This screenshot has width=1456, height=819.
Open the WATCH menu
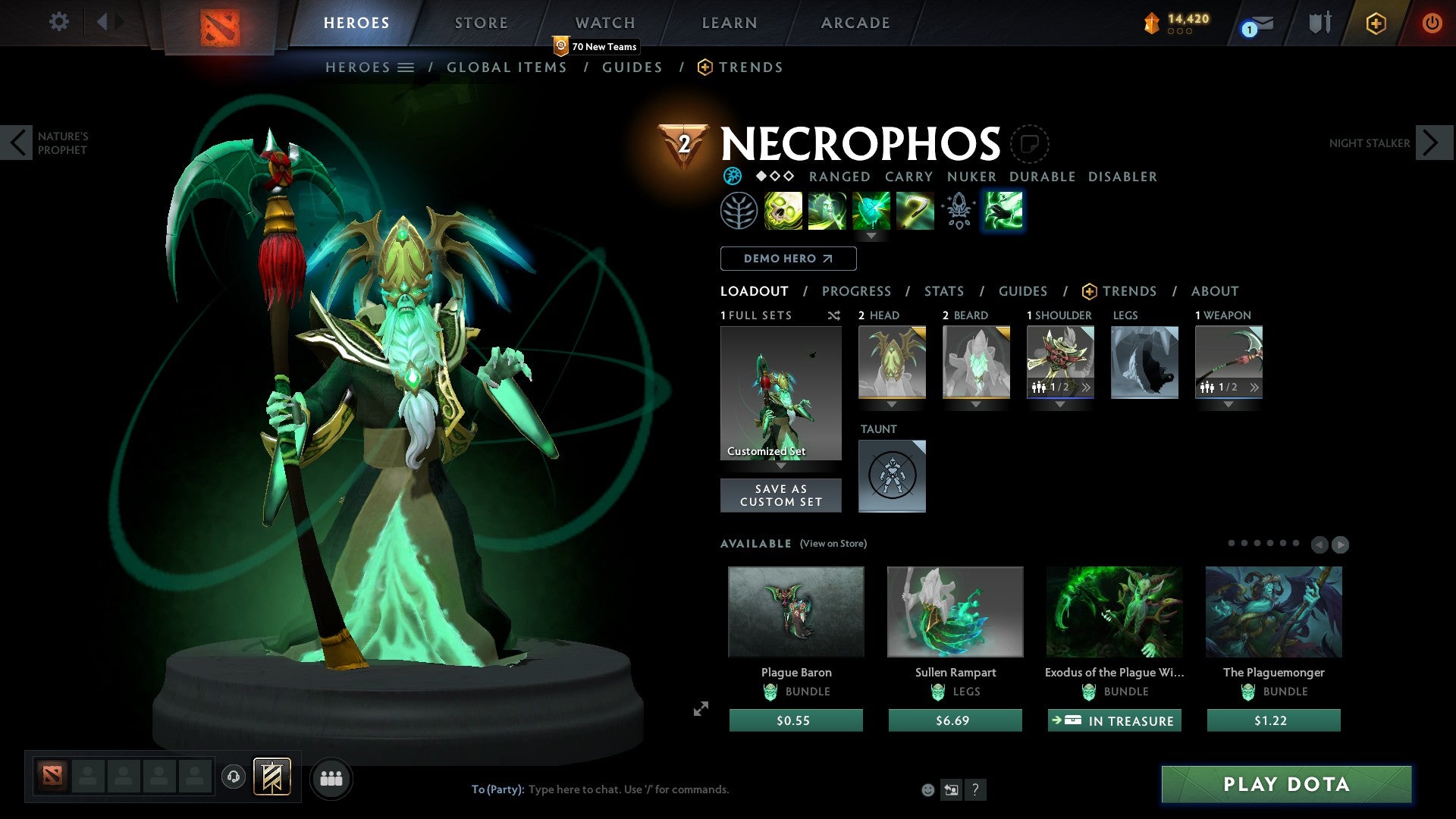coord(604,23)
